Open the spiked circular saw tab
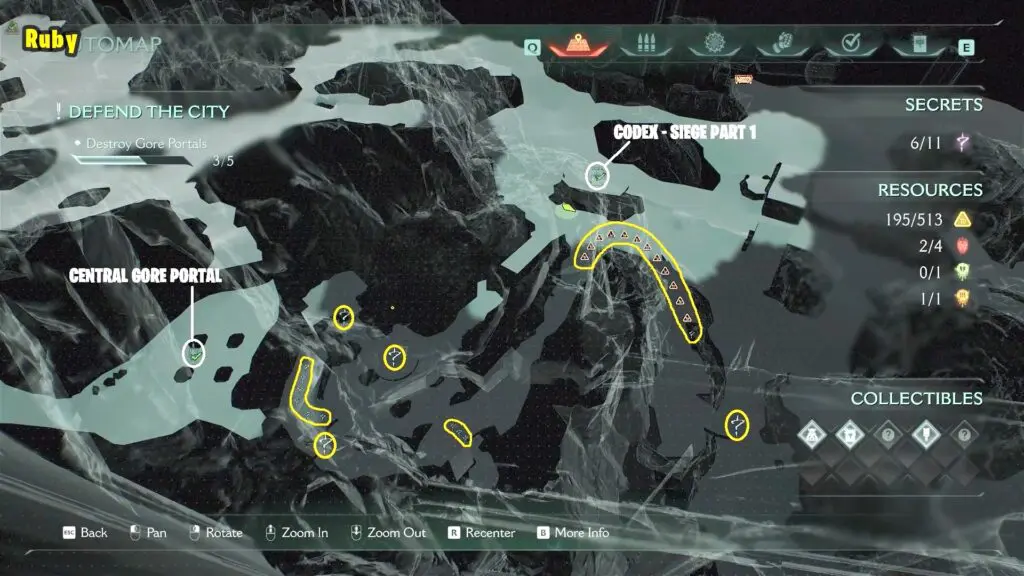 (714, 46)
